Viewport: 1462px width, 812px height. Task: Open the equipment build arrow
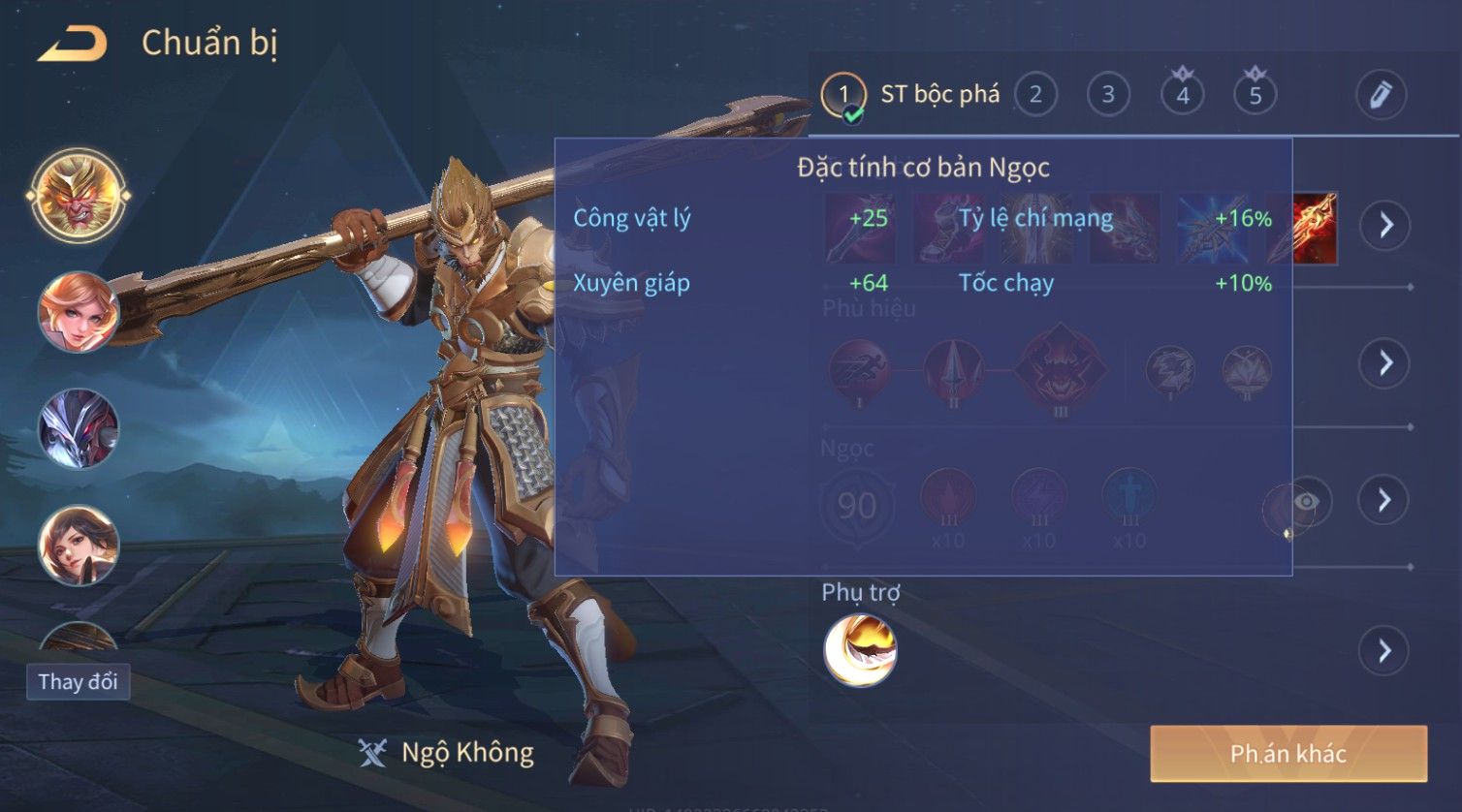tap(1384, 225)
